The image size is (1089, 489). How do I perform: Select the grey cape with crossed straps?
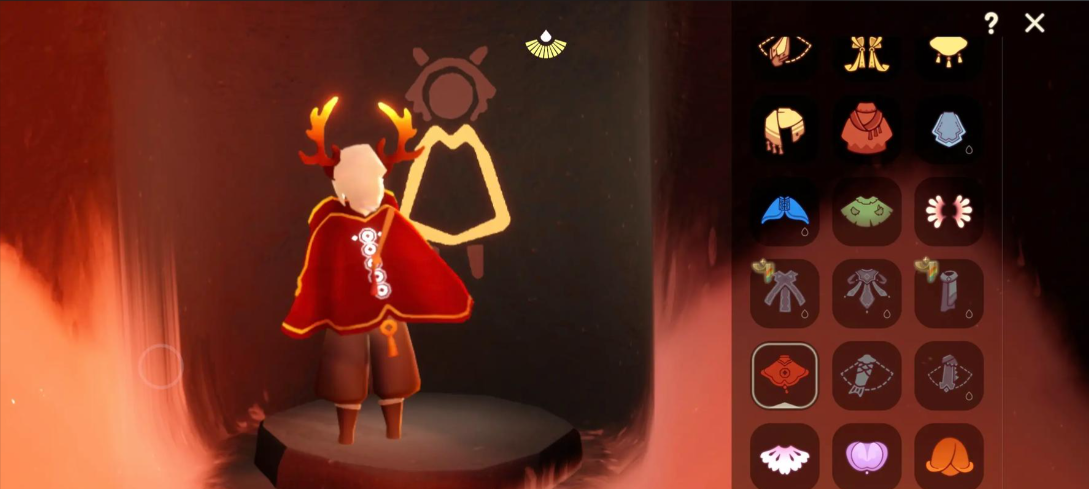785,294
